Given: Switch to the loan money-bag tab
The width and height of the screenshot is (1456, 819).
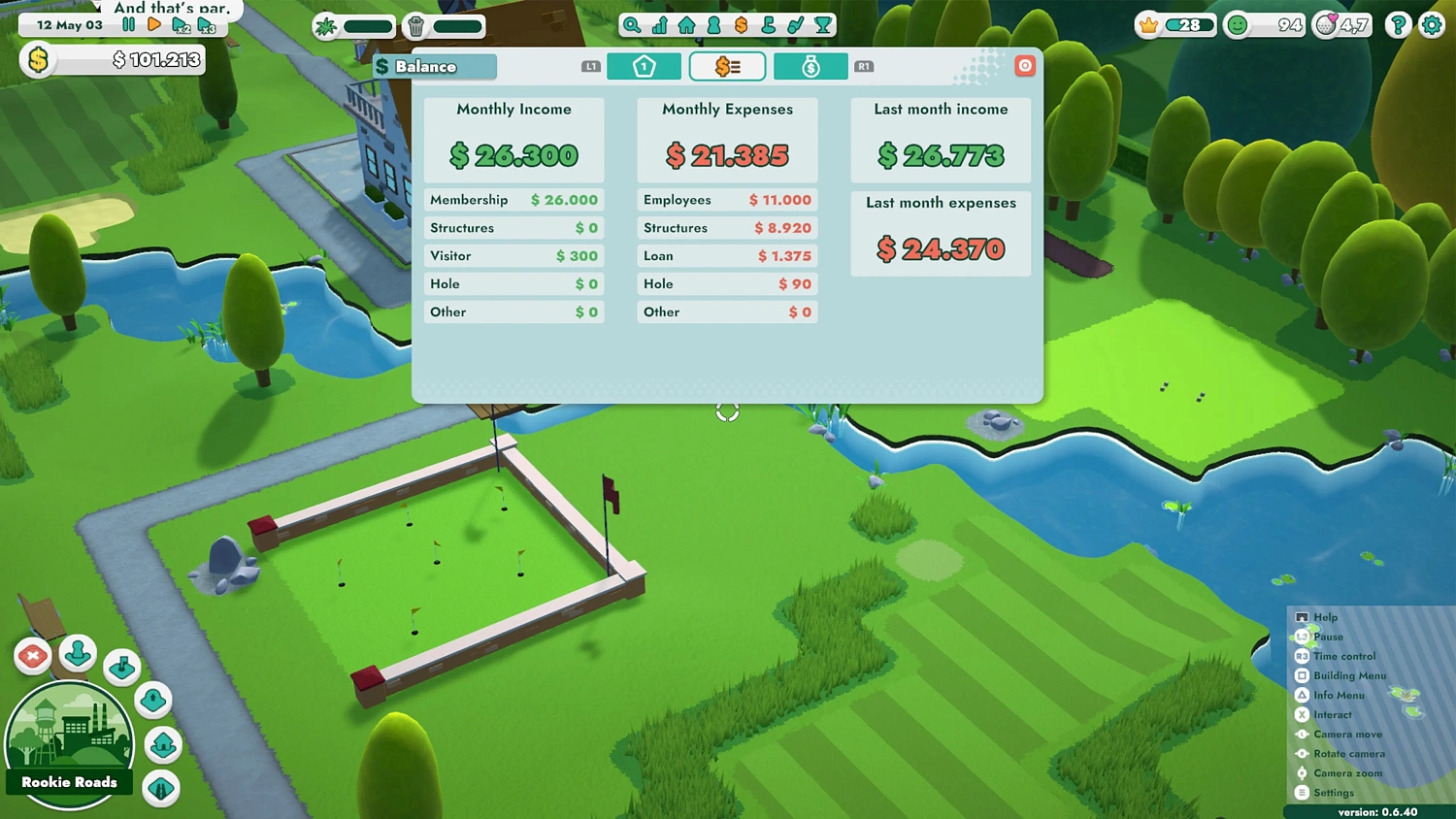Looking at the screenshot, I should (811, 66).
